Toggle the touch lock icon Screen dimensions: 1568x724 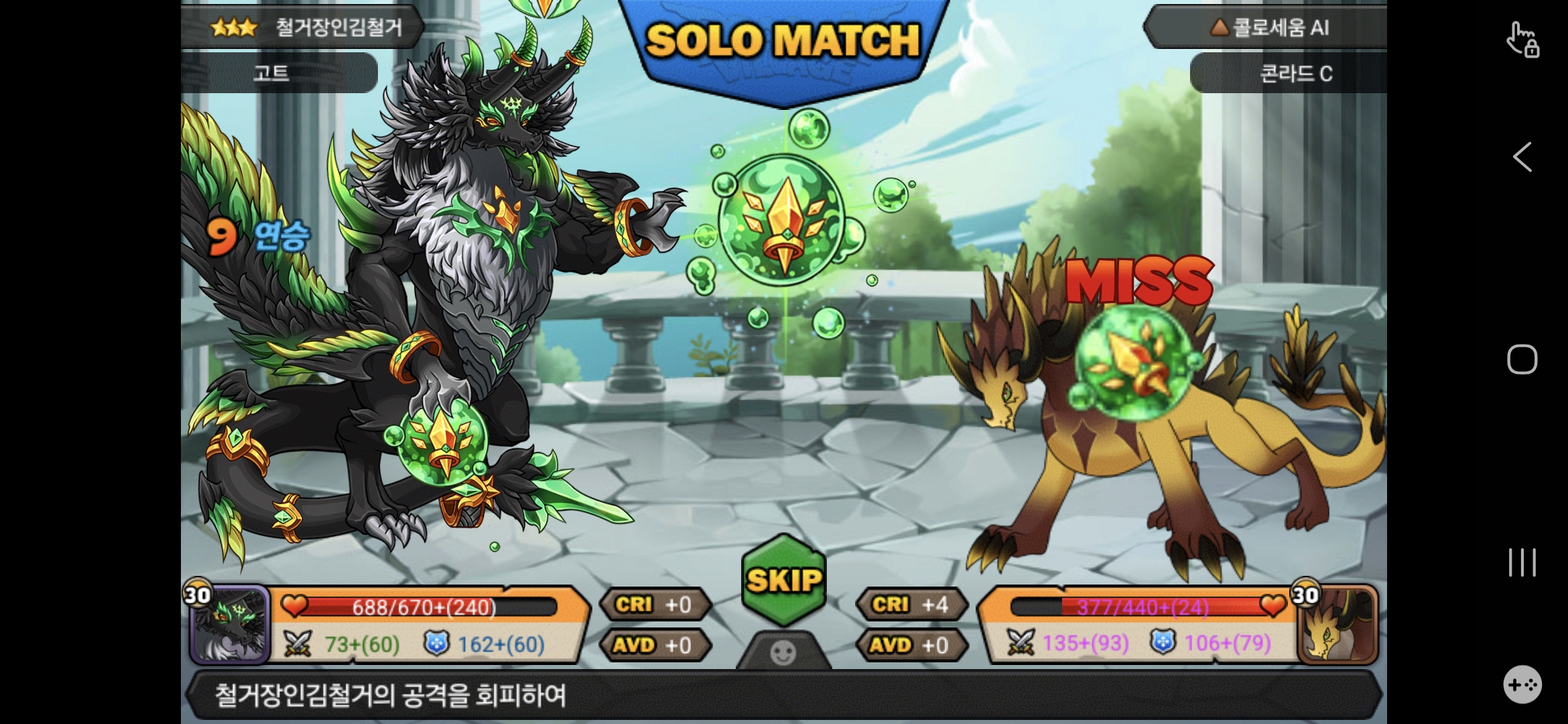coord(1522,40)
